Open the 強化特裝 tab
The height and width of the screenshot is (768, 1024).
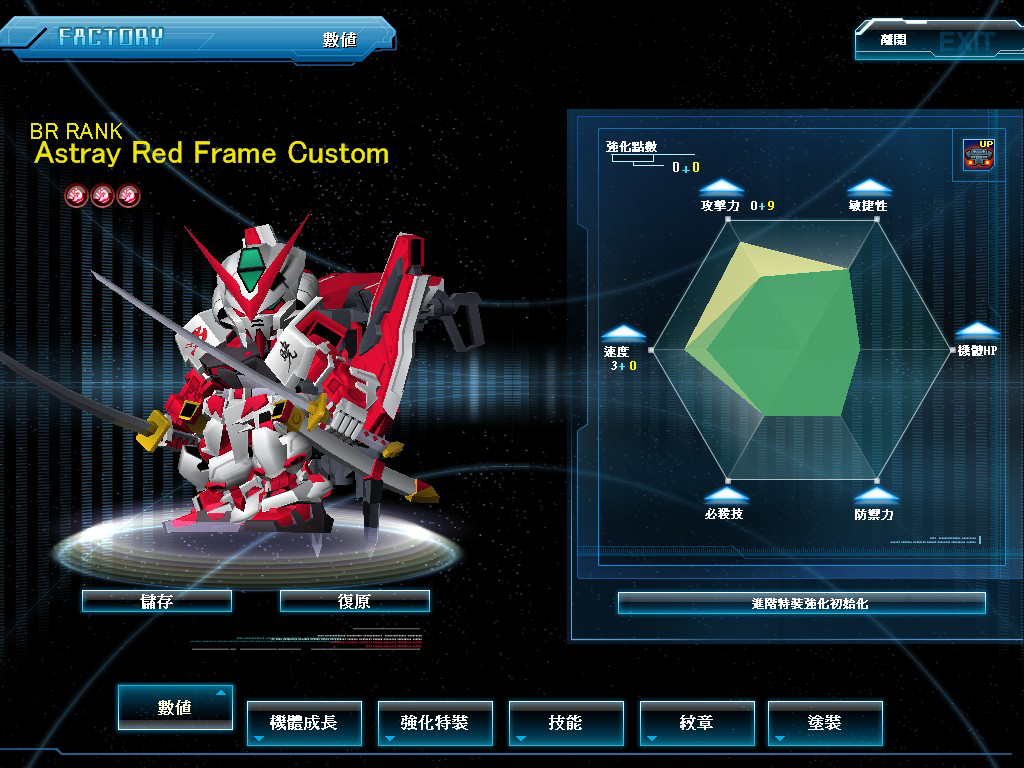(x=435, y=723)
